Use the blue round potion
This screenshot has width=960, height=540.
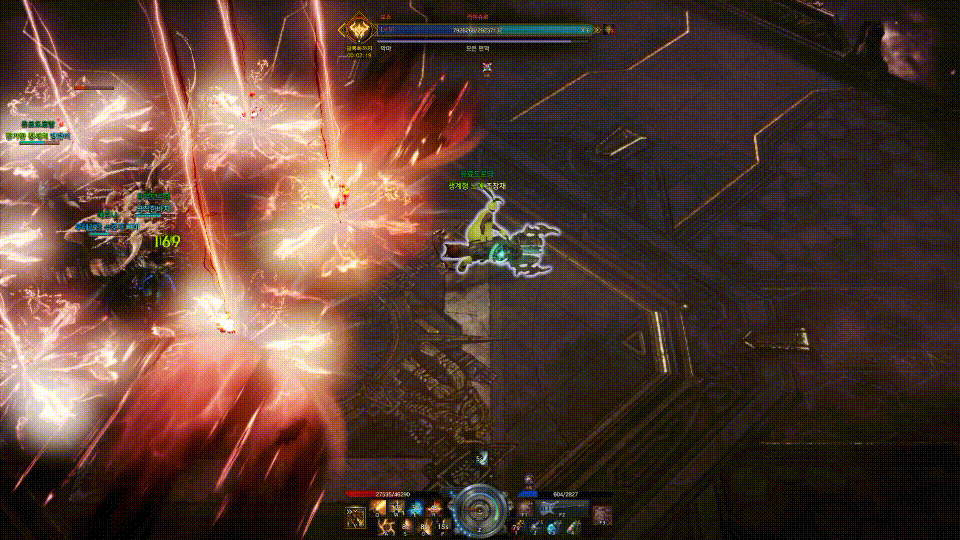coord(552,527)
